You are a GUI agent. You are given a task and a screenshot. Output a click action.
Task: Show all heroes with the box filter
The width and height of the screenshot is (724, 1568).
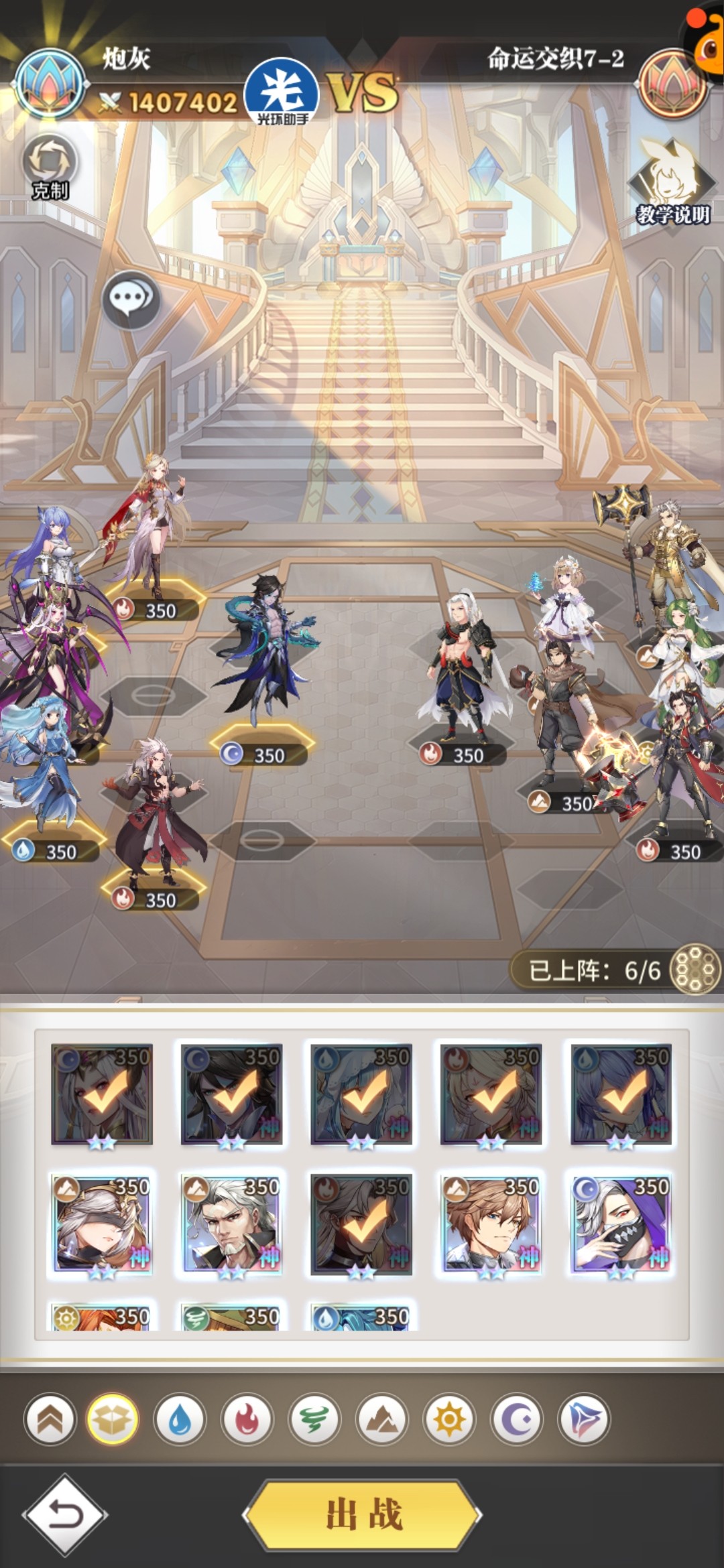113,1419
